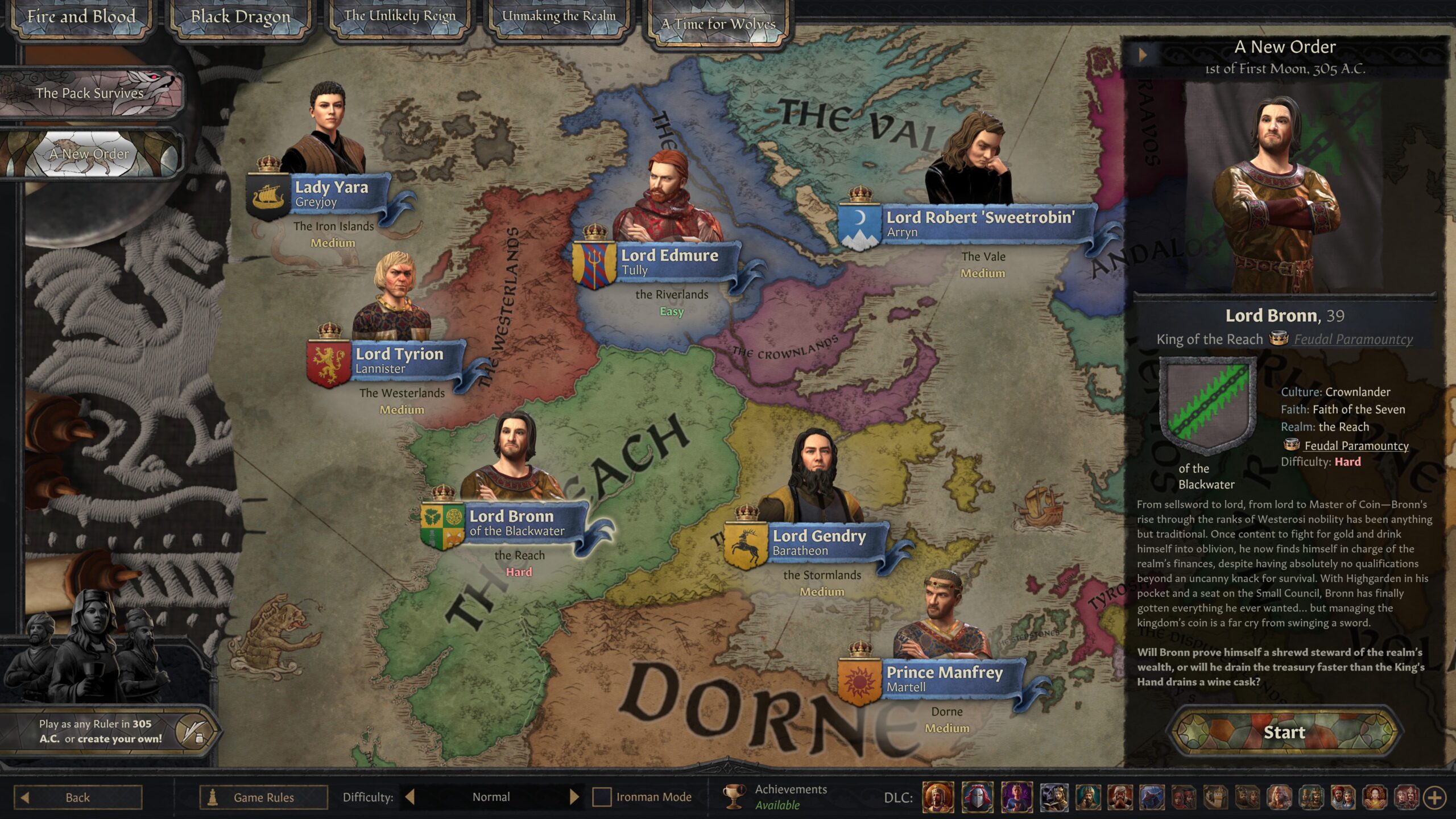Pick Lord Edmure Tully as ruler
Screen dimensions: 1456x819
click(x=669, y=262)
